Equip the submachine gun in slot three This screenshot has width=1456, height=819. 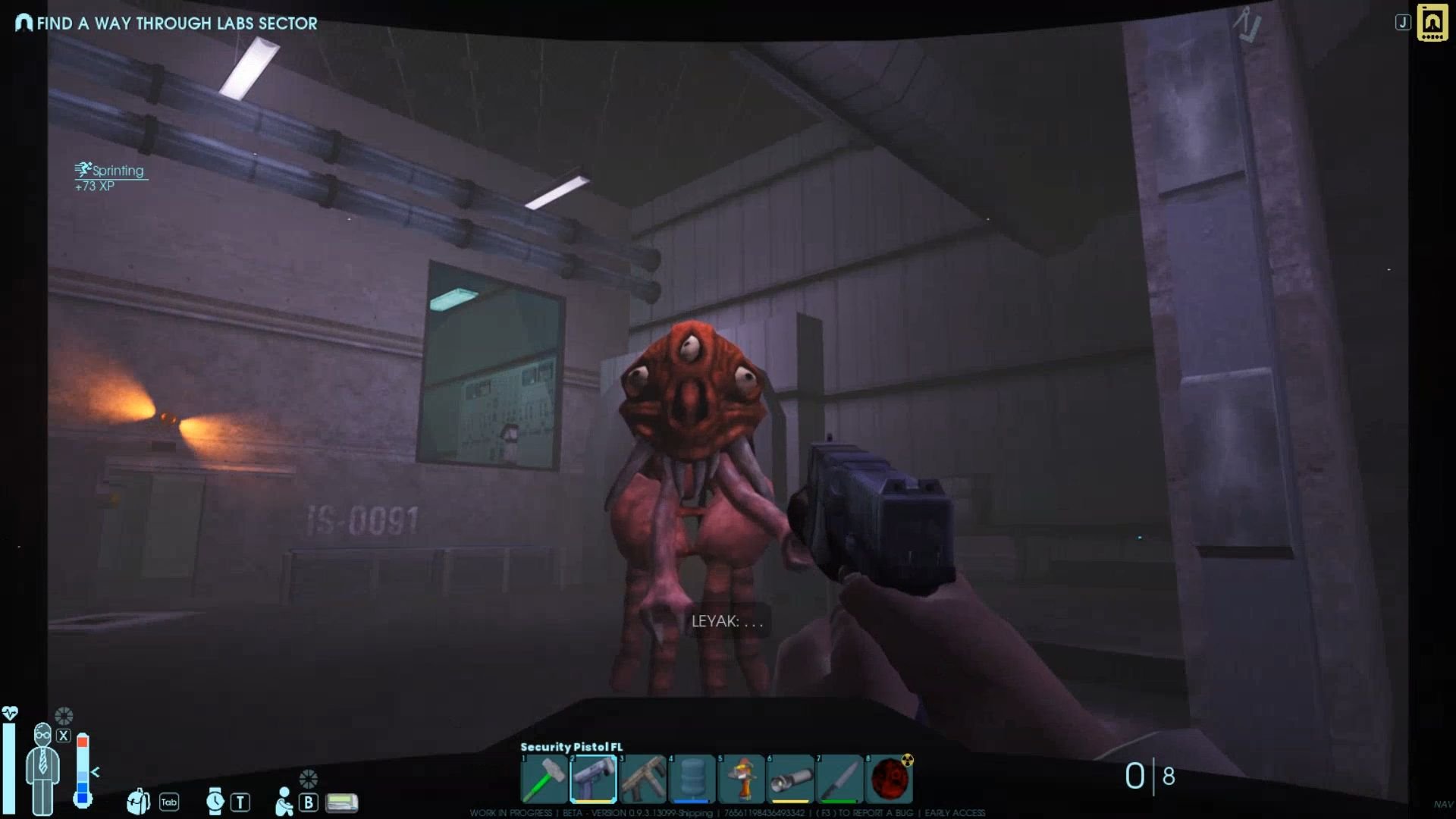(643, 779)
